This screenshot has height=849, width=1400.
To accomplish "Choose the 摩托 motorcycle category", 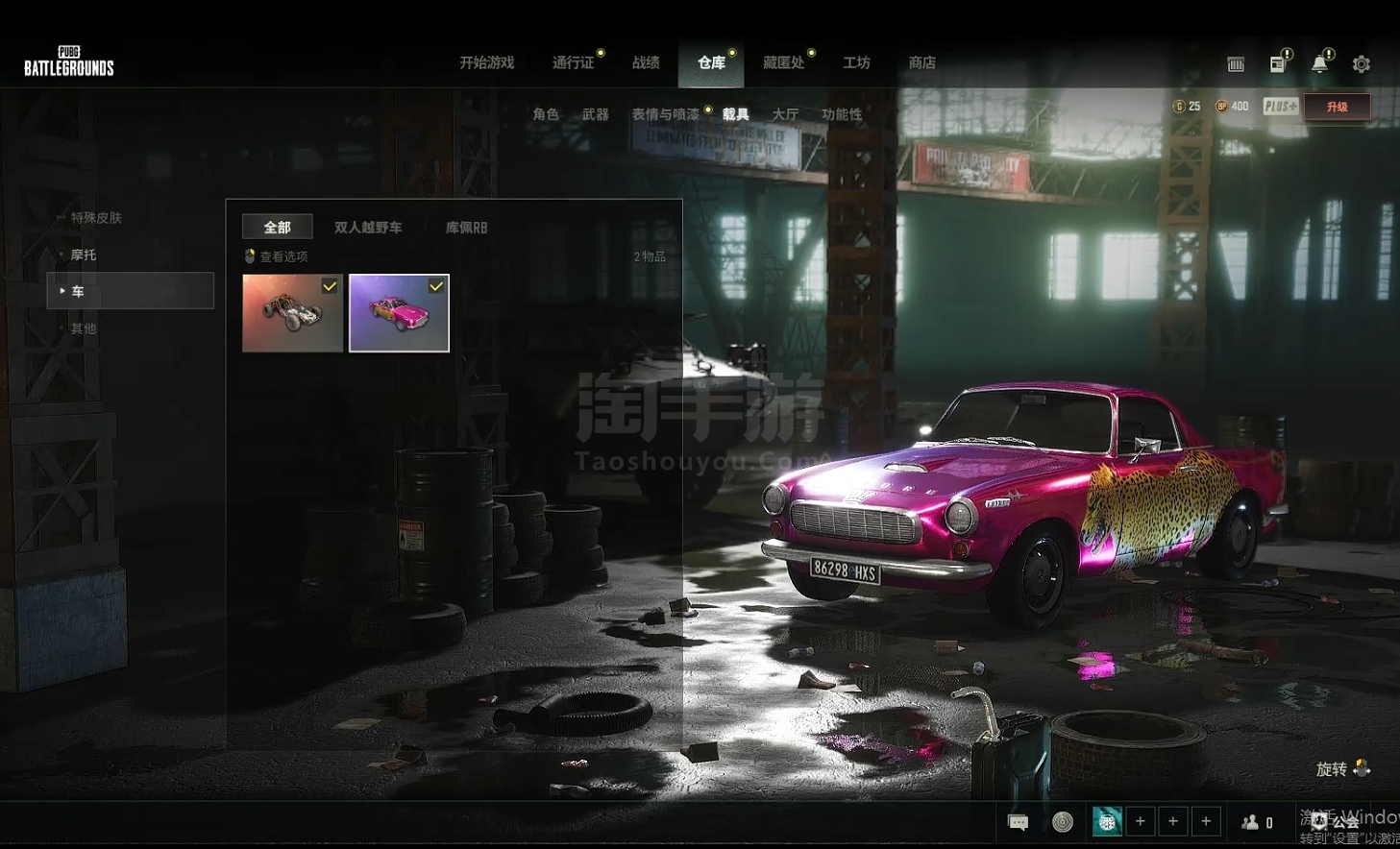I will pos(84,255).
